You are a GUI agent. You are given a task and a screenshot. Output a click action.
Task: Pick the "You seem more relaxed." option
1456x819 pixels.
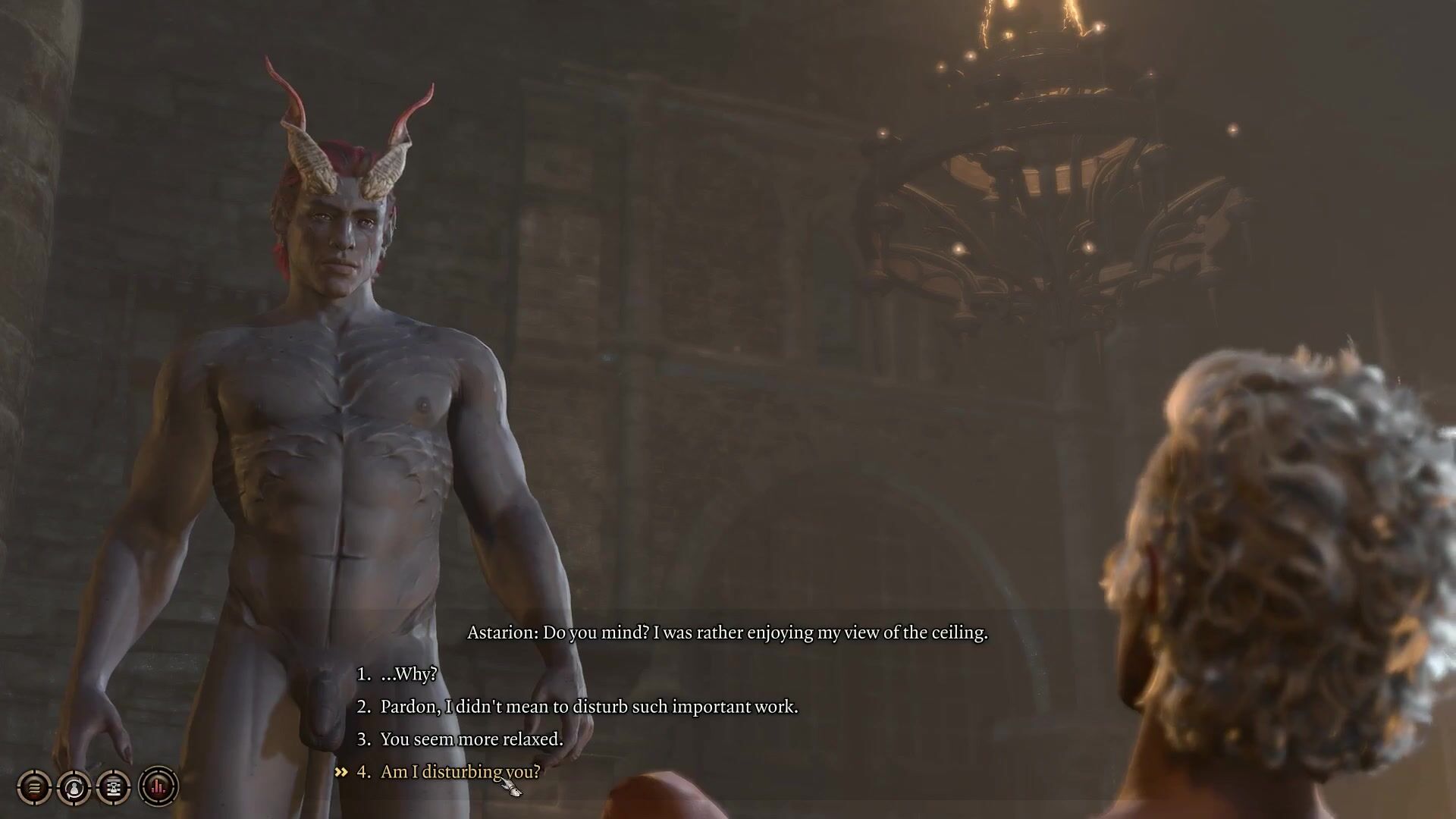pos(471,739)
